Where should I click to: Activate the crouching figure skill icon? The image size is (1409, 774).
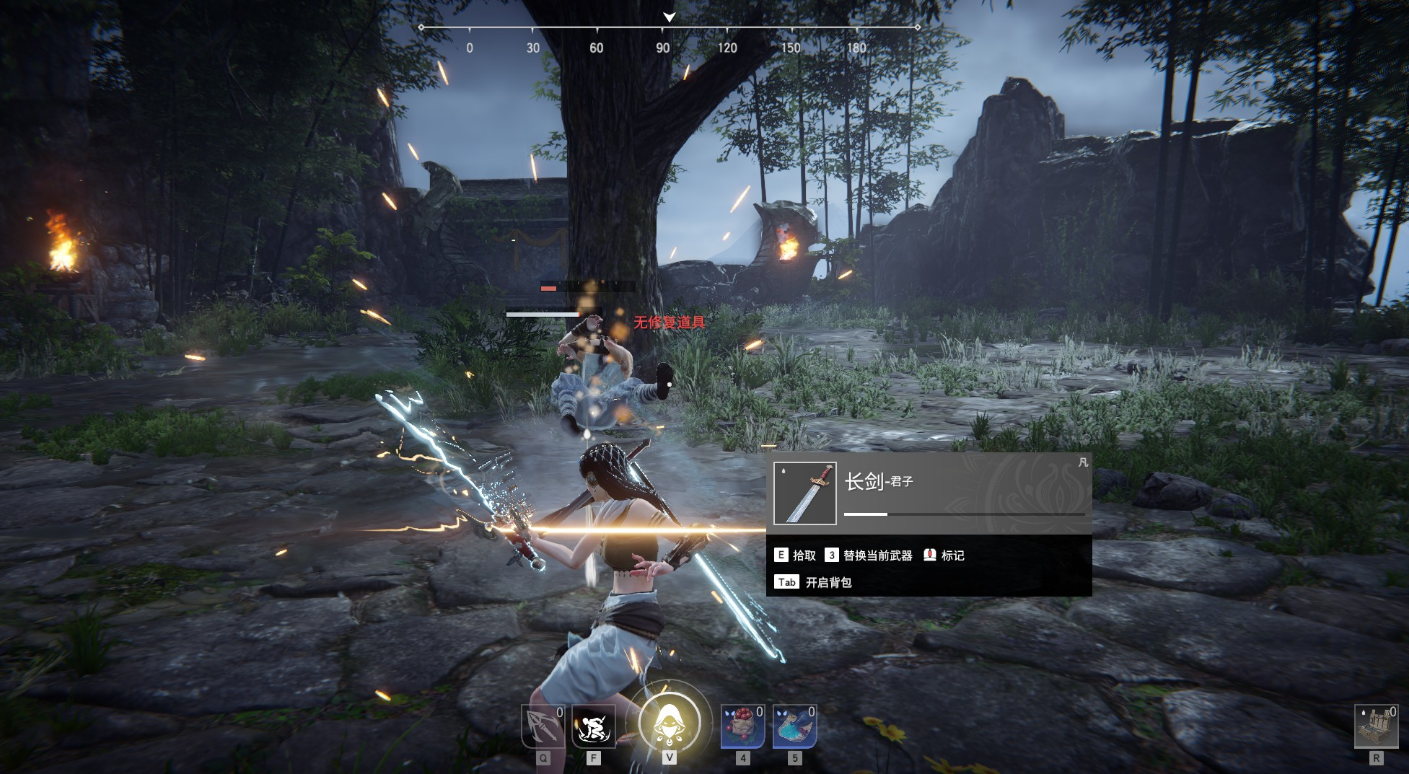pyautogui.click(x=593, y=726)
